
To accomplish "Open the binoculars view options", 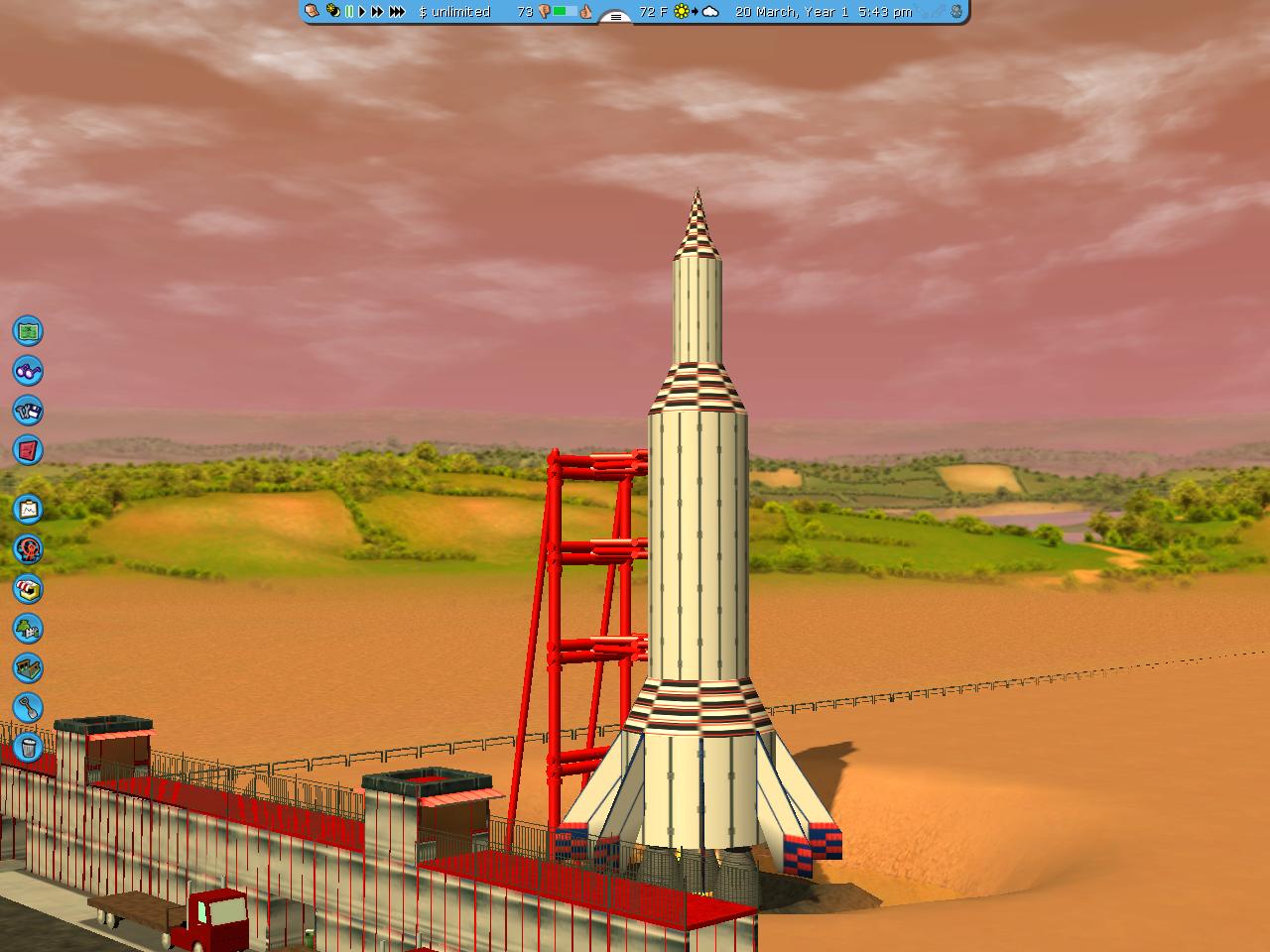I will pos(28,371).
